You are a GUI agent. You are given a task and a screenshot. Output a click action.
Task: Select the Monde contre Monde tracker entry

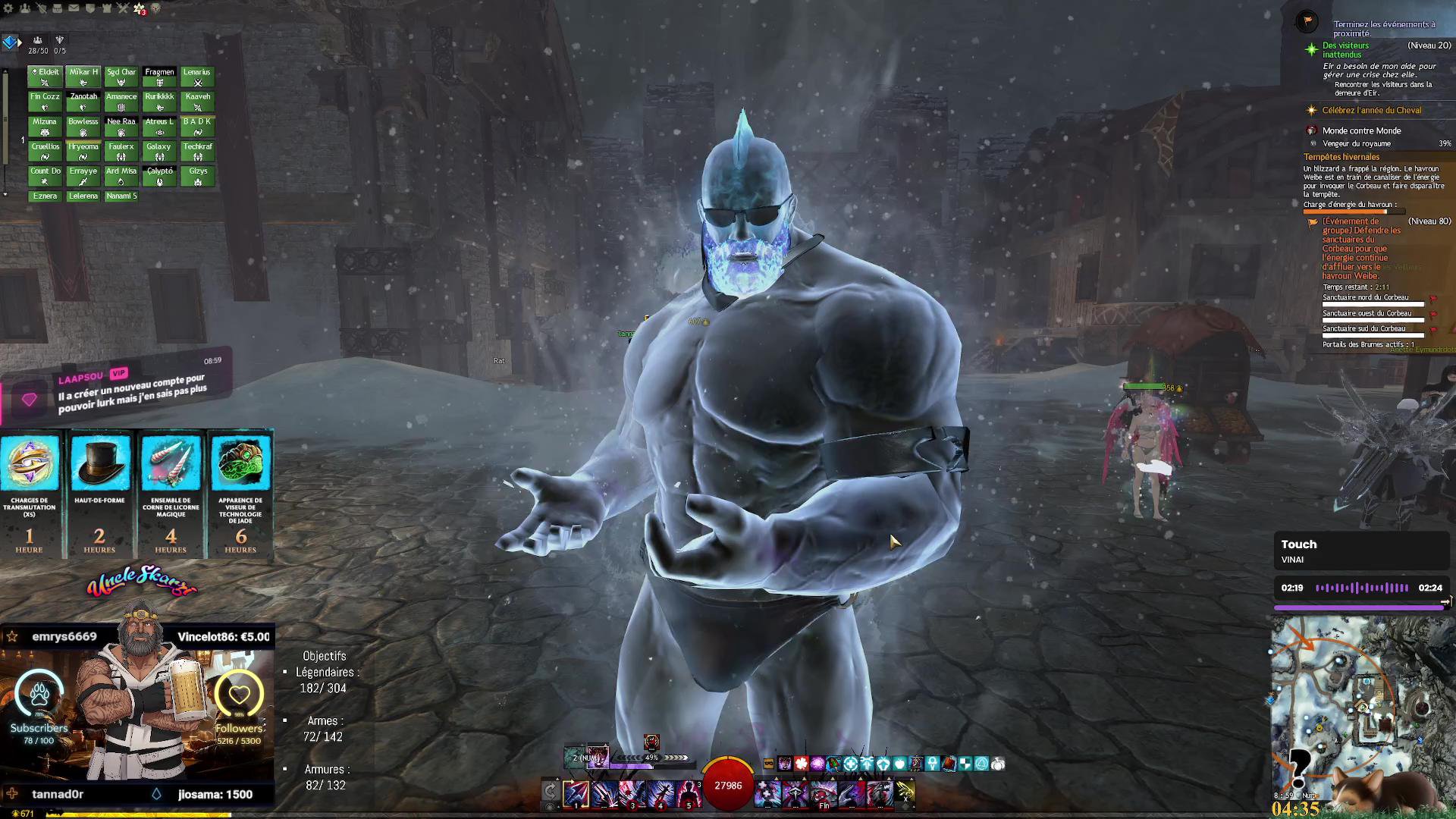[x=1361, y=130]
